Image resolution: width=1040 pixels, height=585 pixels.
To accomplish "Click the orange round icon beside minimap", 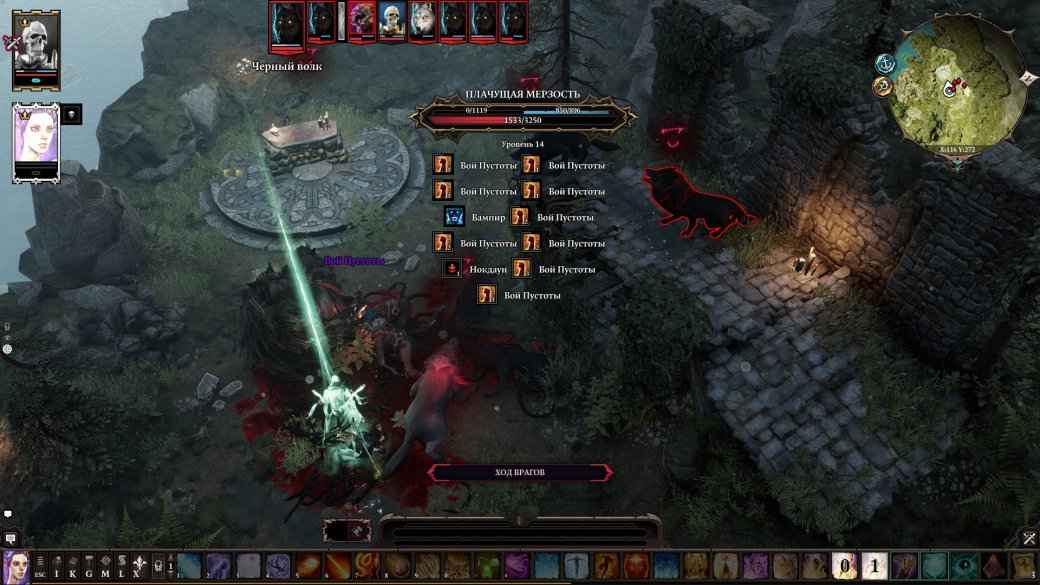I will (x=882, y=88).
